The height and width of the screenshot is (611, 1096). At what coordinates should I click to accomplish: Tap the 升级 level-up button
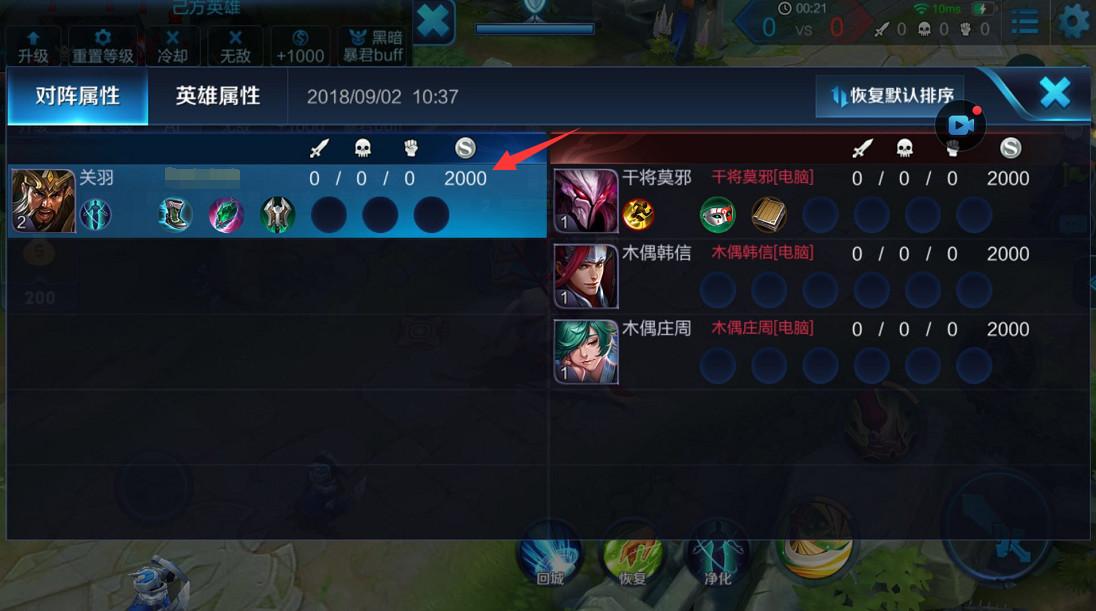(x=33, y=46)
